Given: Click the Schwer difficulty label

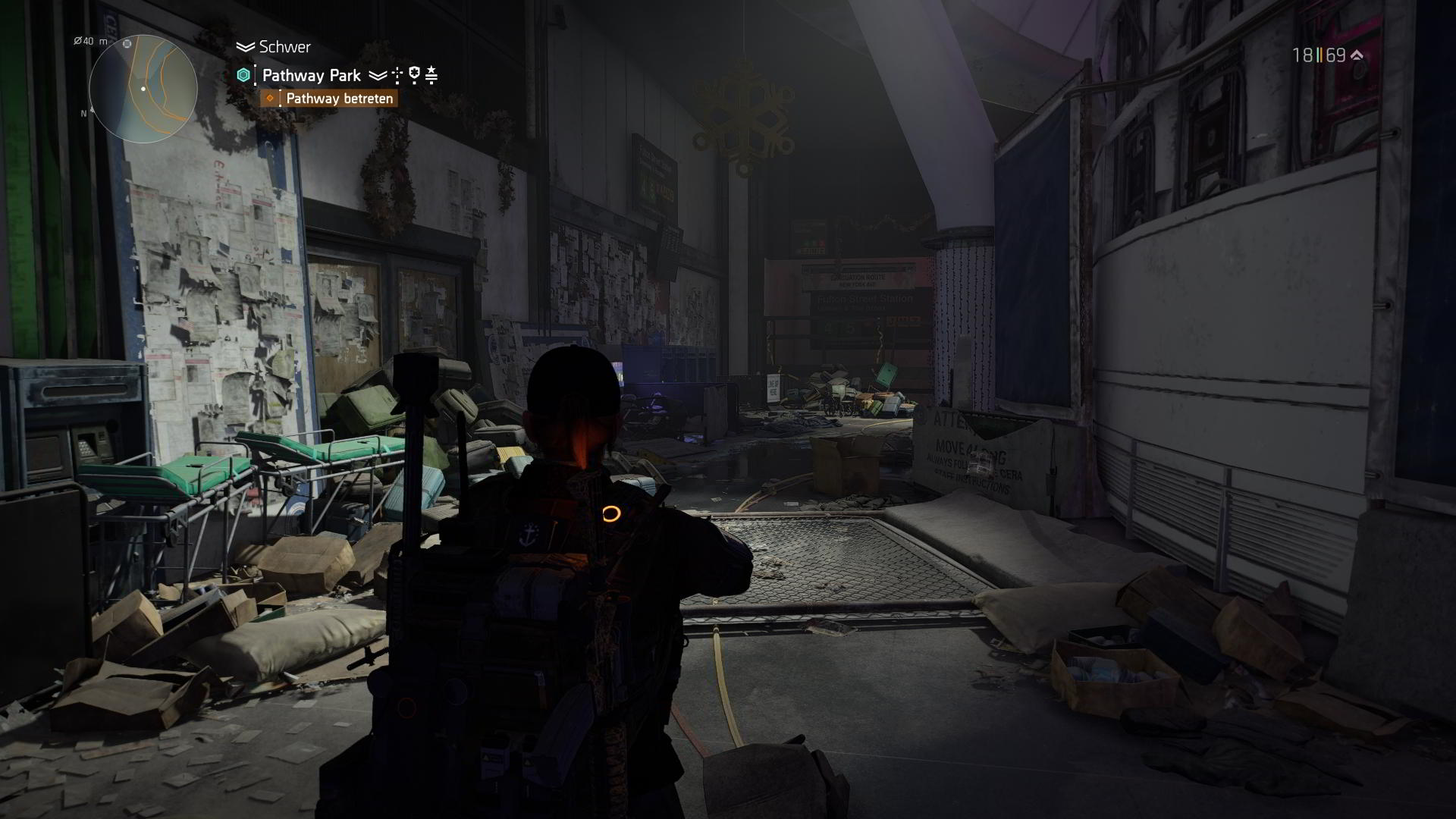Looking at the screenshot, I should pos(285,47).
